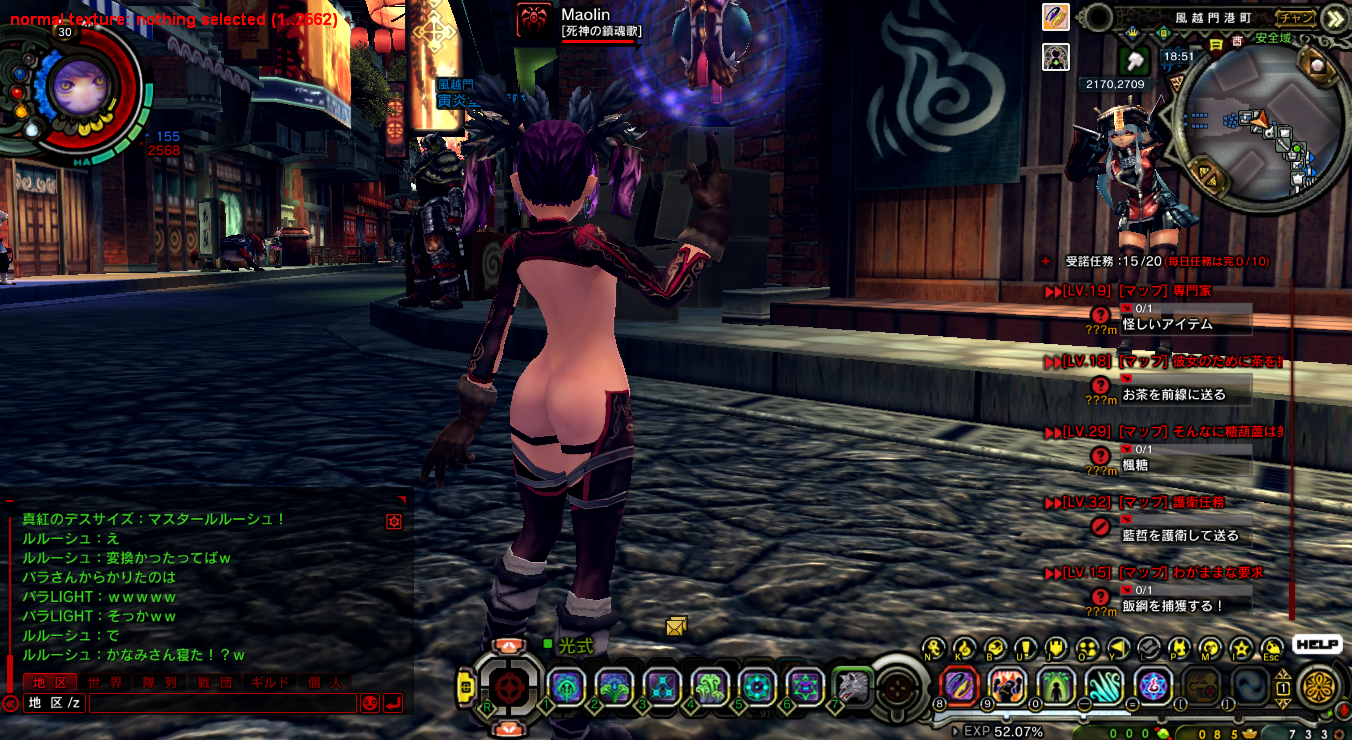Click the チャン channel button
The width and height of the screenshot is (1352, 740).
1296,17
